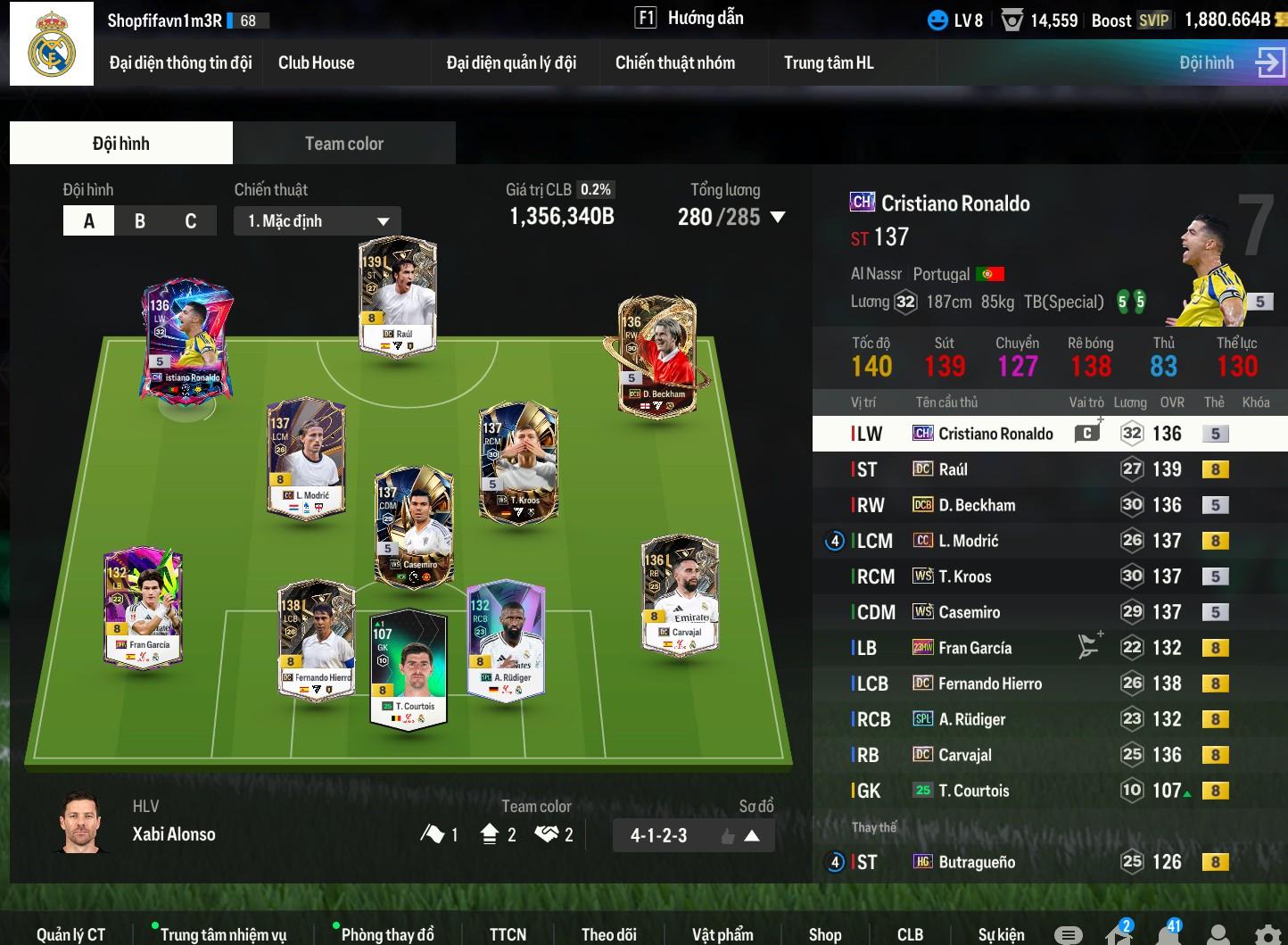The image size is (1288, 945).
Task: Switch to the Team color tab
Action: click(343, 144)
